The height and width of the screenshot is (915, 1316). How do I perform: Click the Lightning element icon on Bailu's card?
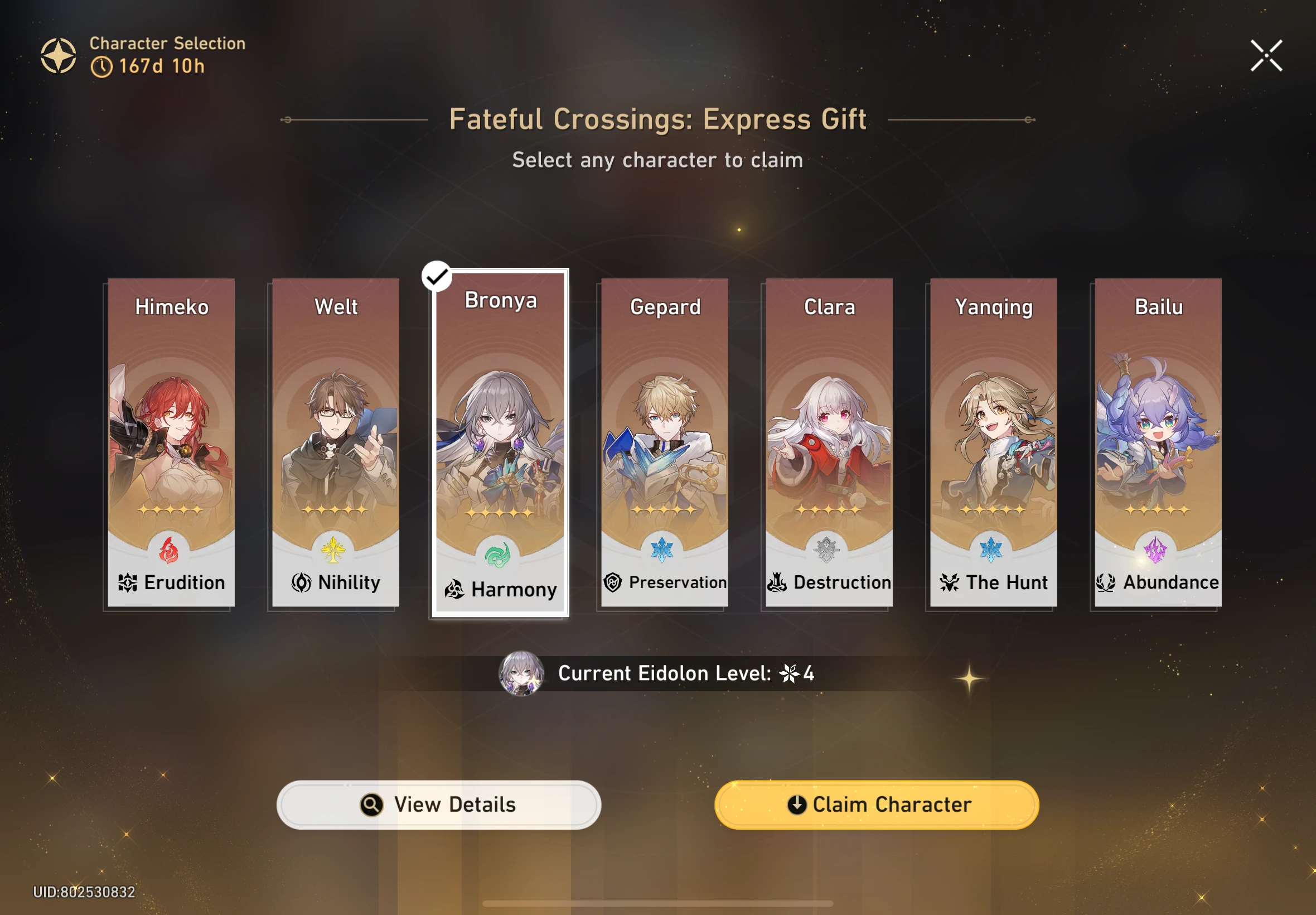[x=1156, y=548]
